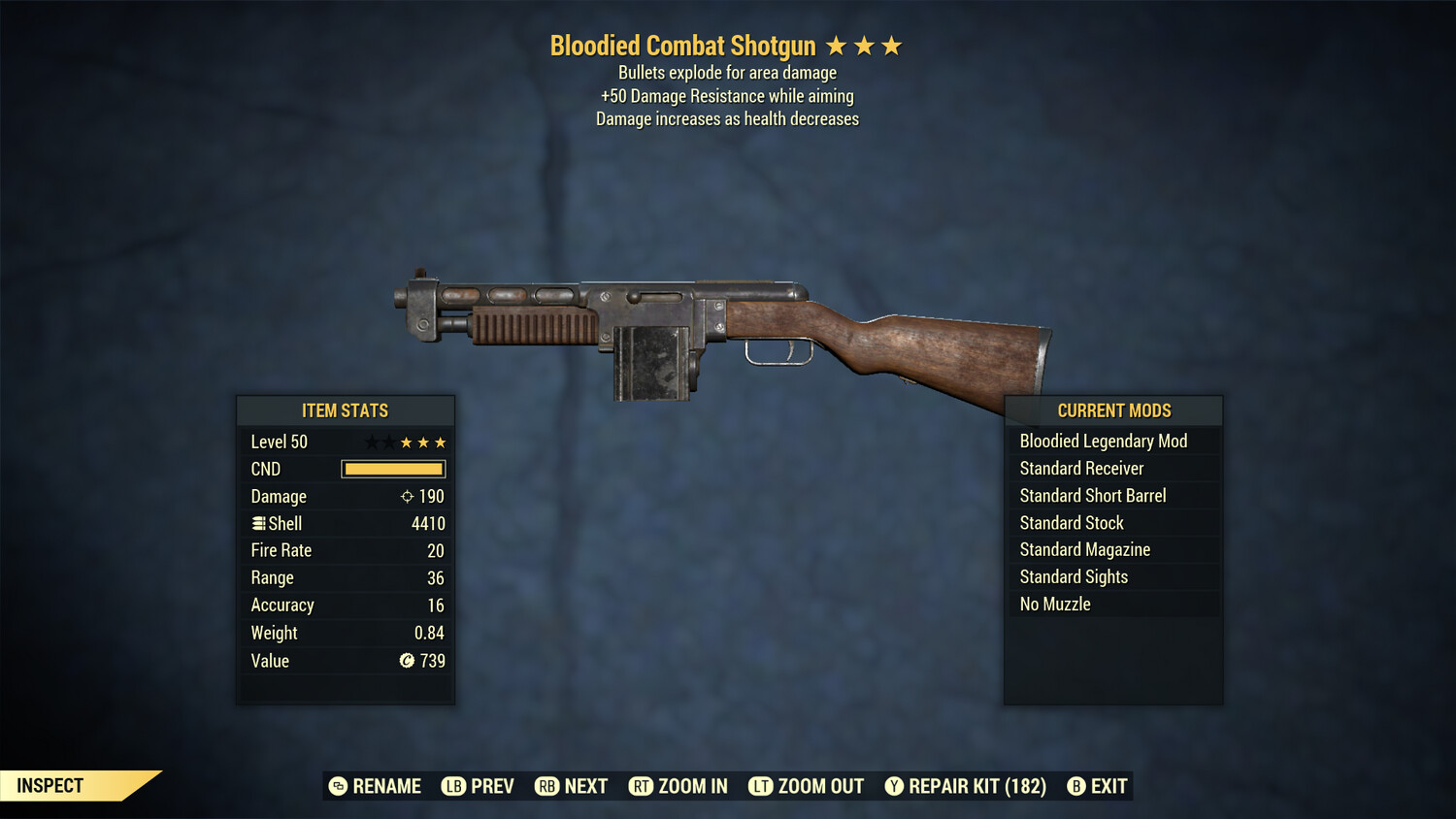The height and width of the screenshot is (819, 1456).
Task: Expand the Standard Receiver mod entry
Action: [1112, 468]
